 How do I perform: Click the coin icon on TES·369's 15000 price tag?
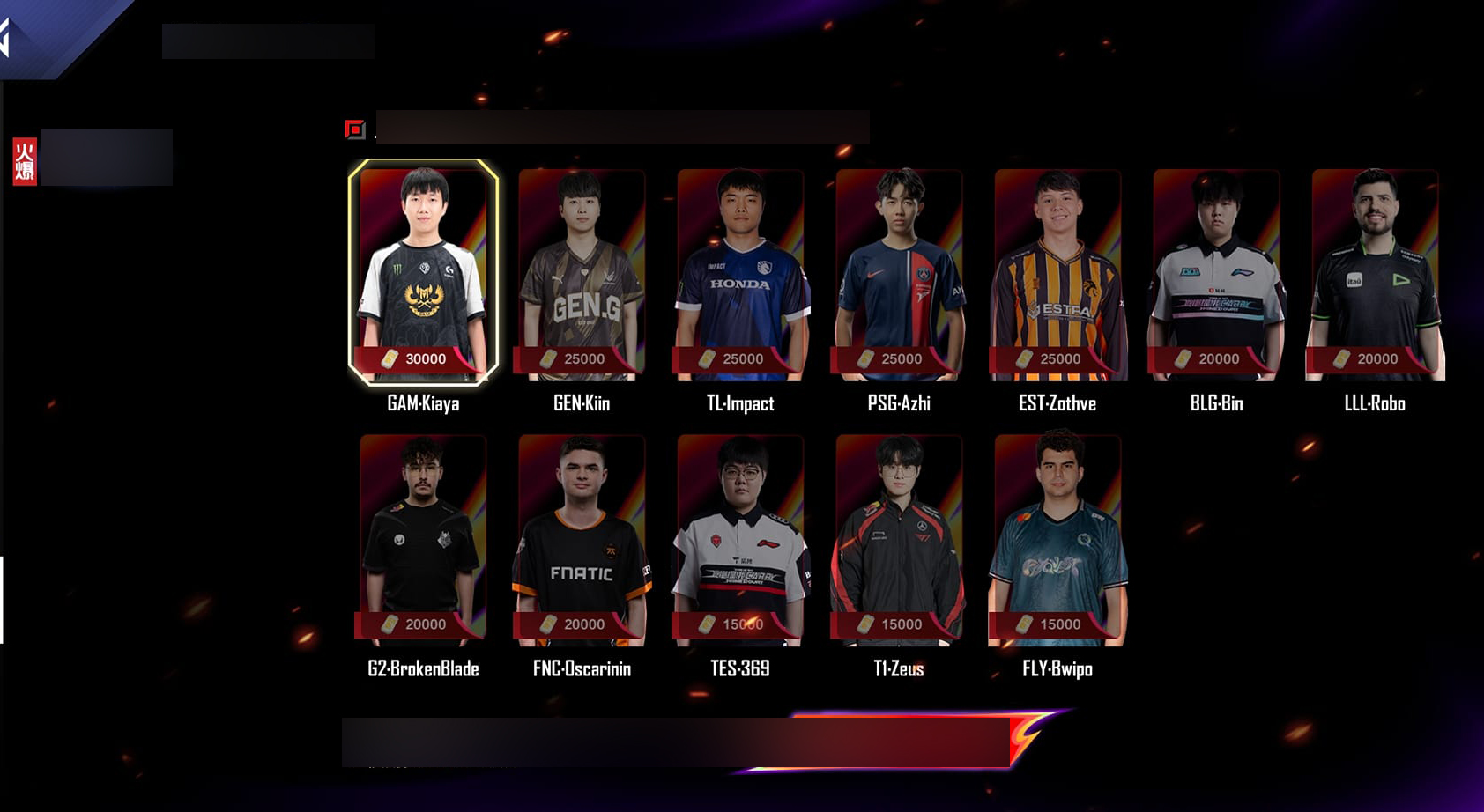(x=707, y=625)
